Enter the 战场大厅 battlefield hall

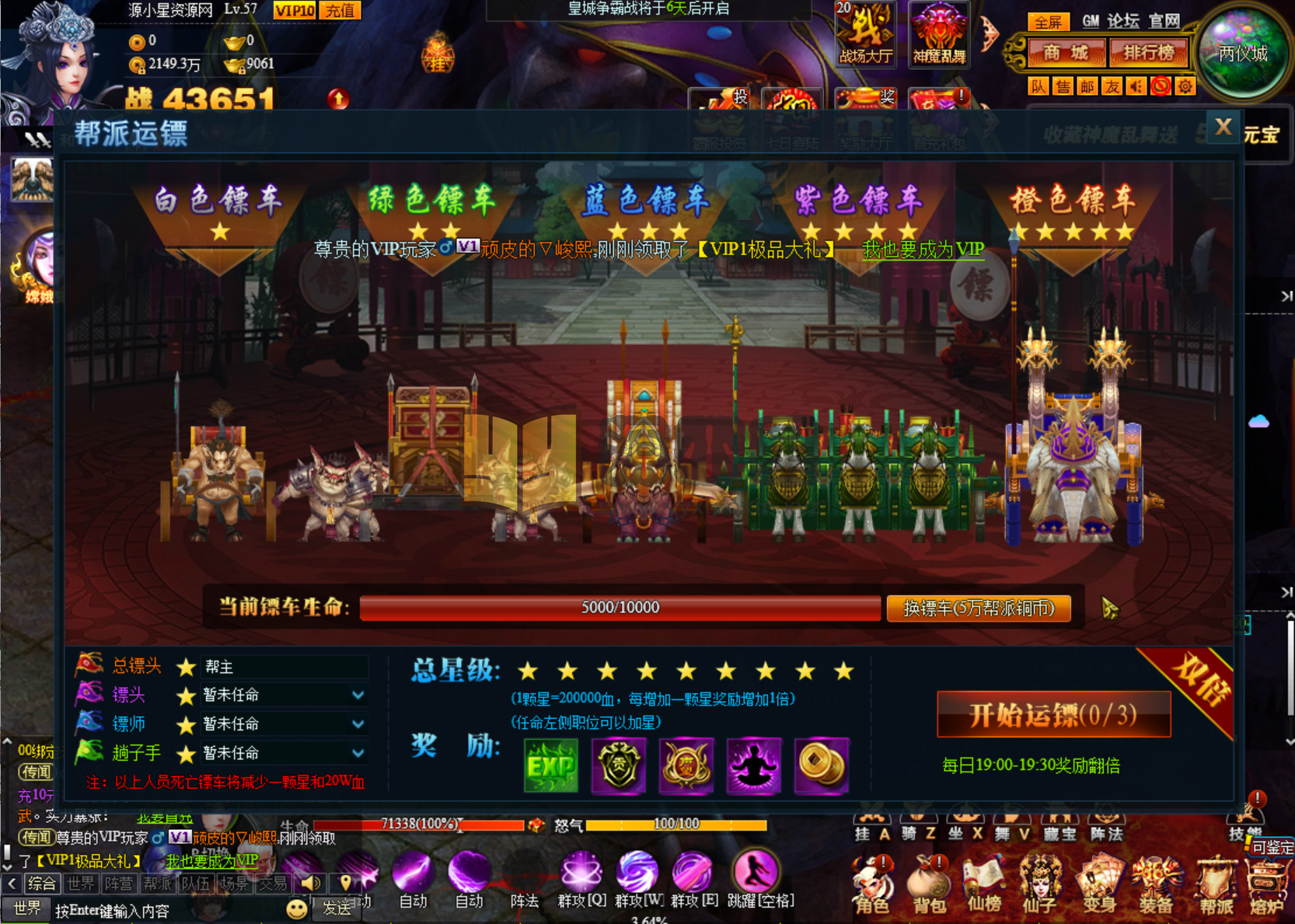click(x=864, y=35)
